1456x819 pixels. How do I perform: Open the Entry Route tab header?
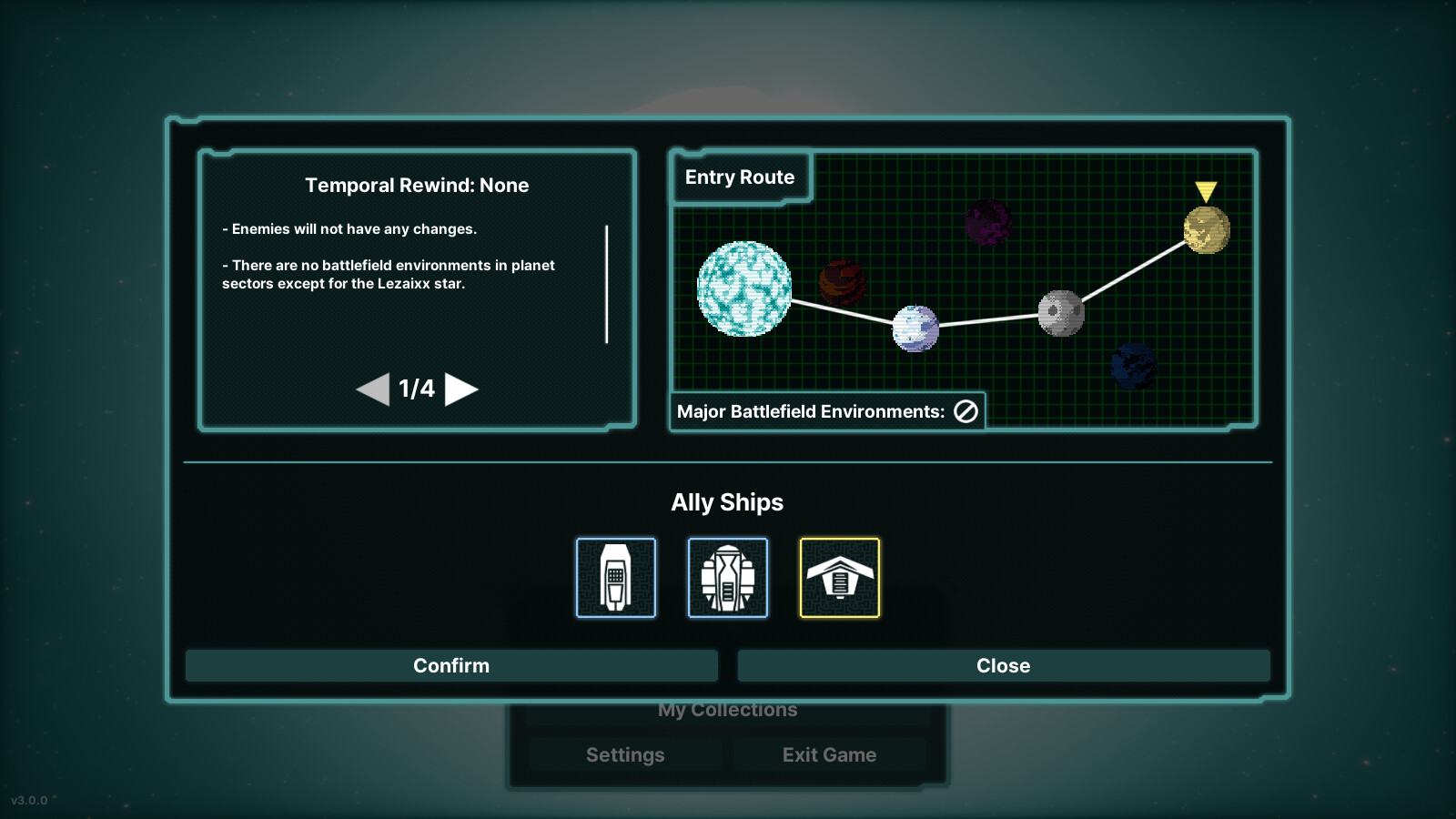coord(741,177)
